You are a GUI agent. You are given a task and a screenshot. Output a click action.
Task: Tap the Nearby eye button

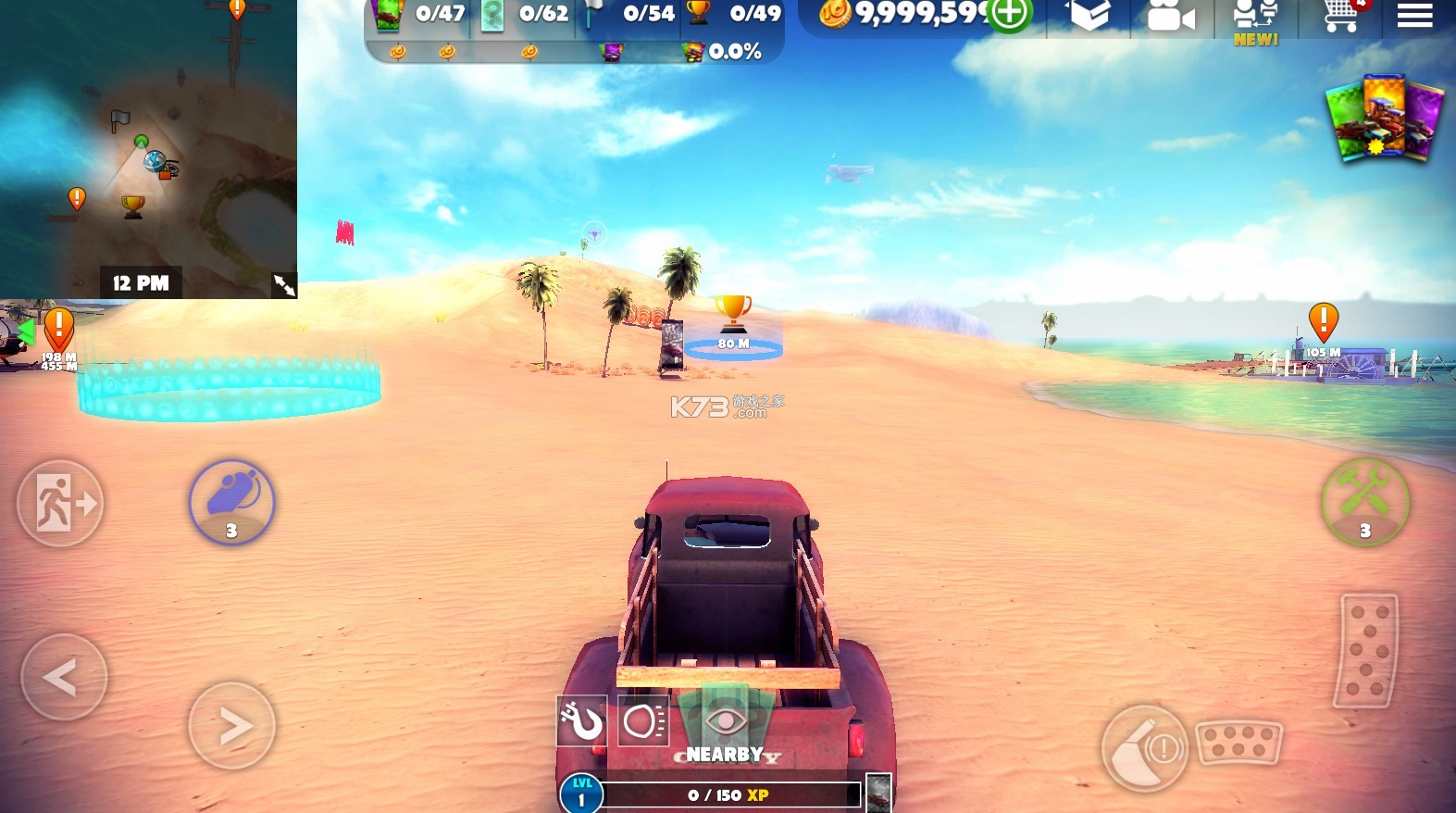click(726, 724)
